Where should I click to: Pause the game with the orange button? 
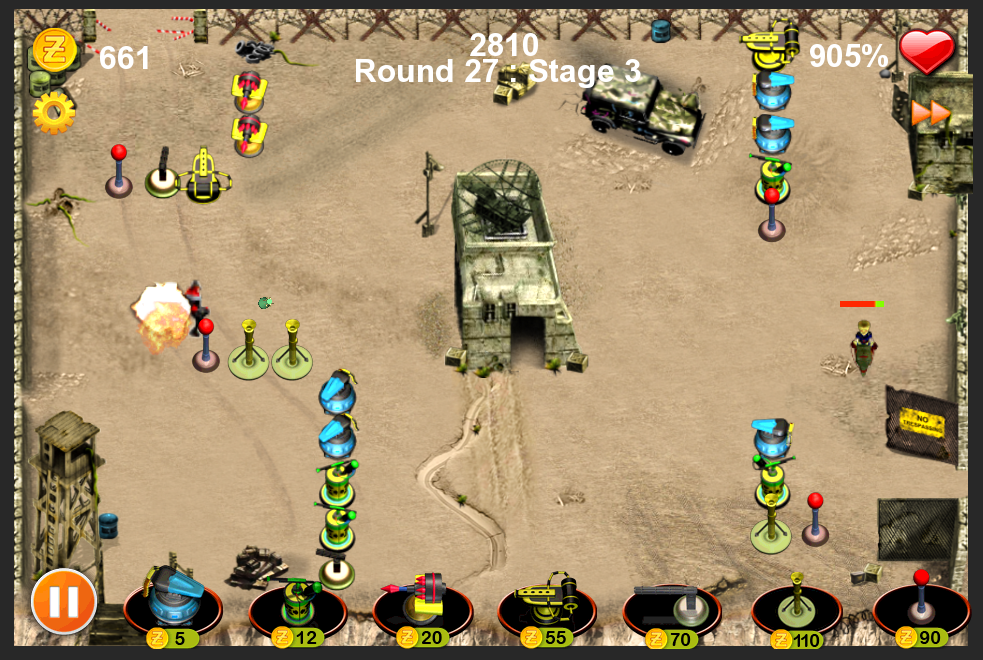64,601
